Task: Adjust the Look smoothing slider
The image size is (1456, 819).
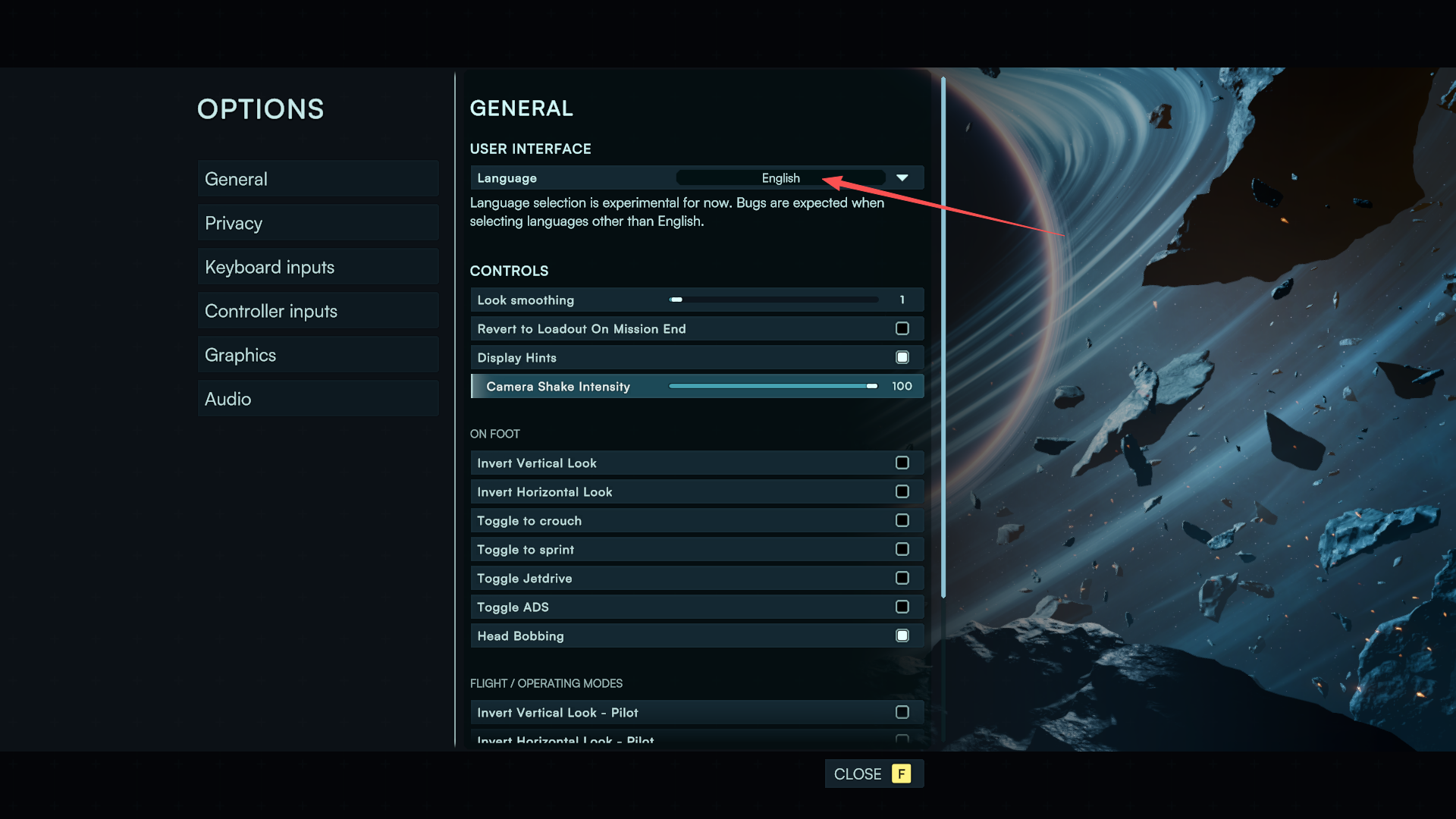Action: (x=773, y=300)
